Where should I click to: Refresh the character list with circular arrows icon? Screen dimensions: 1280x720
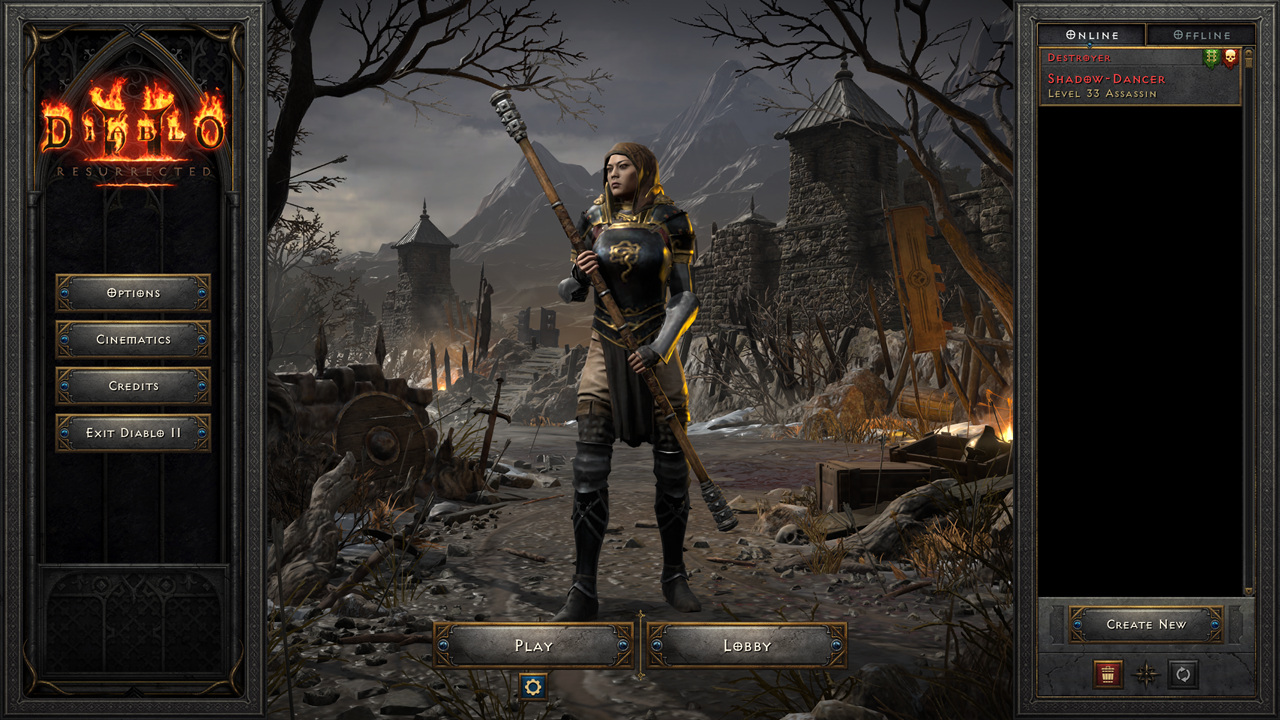pyautogui.click(x=1183, y=673)
